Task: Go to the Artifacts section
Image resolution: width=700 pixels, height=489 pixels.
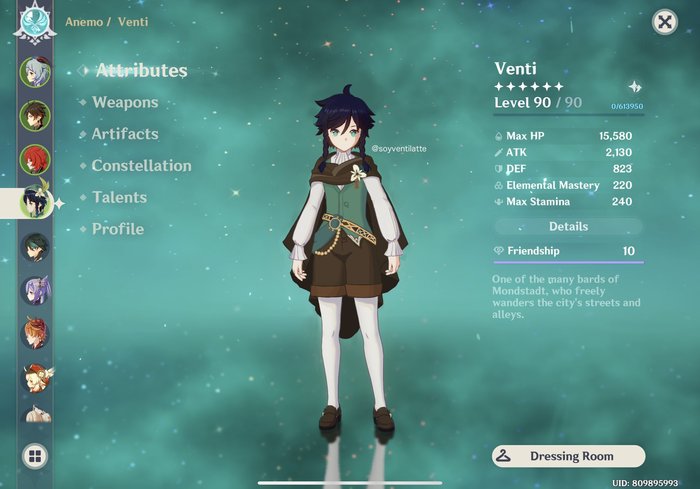Action: pos(125,134)
